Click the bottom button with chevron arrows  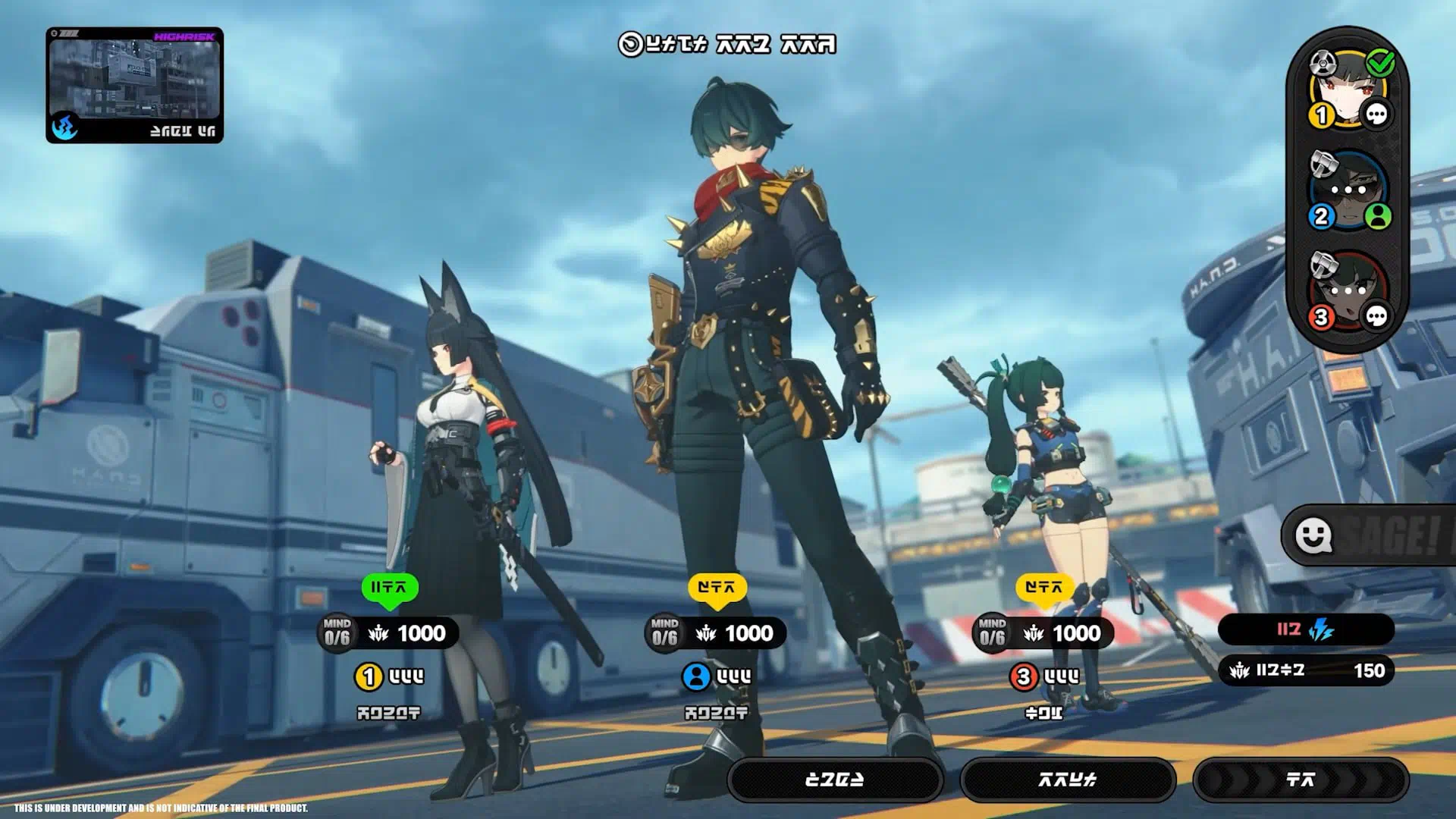(x=1301, y=780)
